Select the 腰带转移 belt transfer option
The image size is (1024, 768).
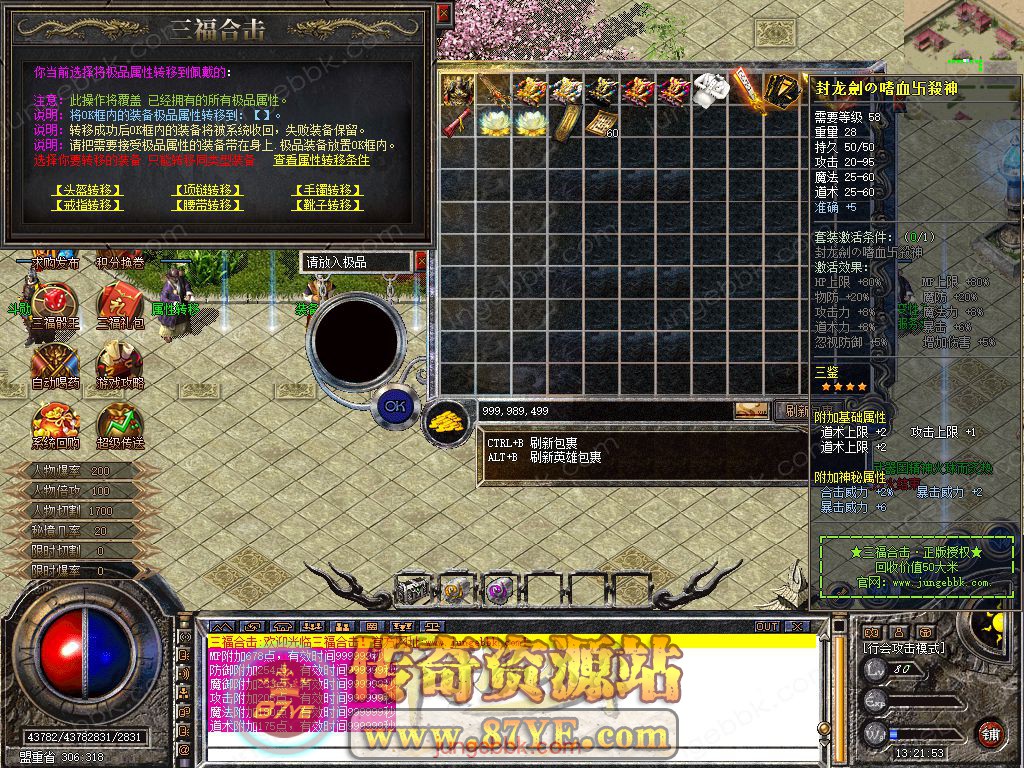click(207, 205)
